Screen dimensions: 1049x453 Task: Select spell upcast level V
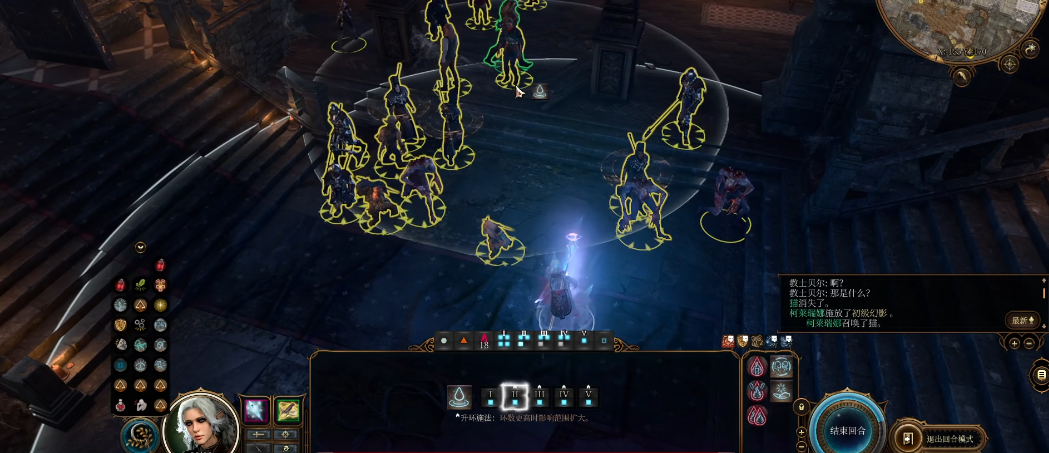coord(587,398)
